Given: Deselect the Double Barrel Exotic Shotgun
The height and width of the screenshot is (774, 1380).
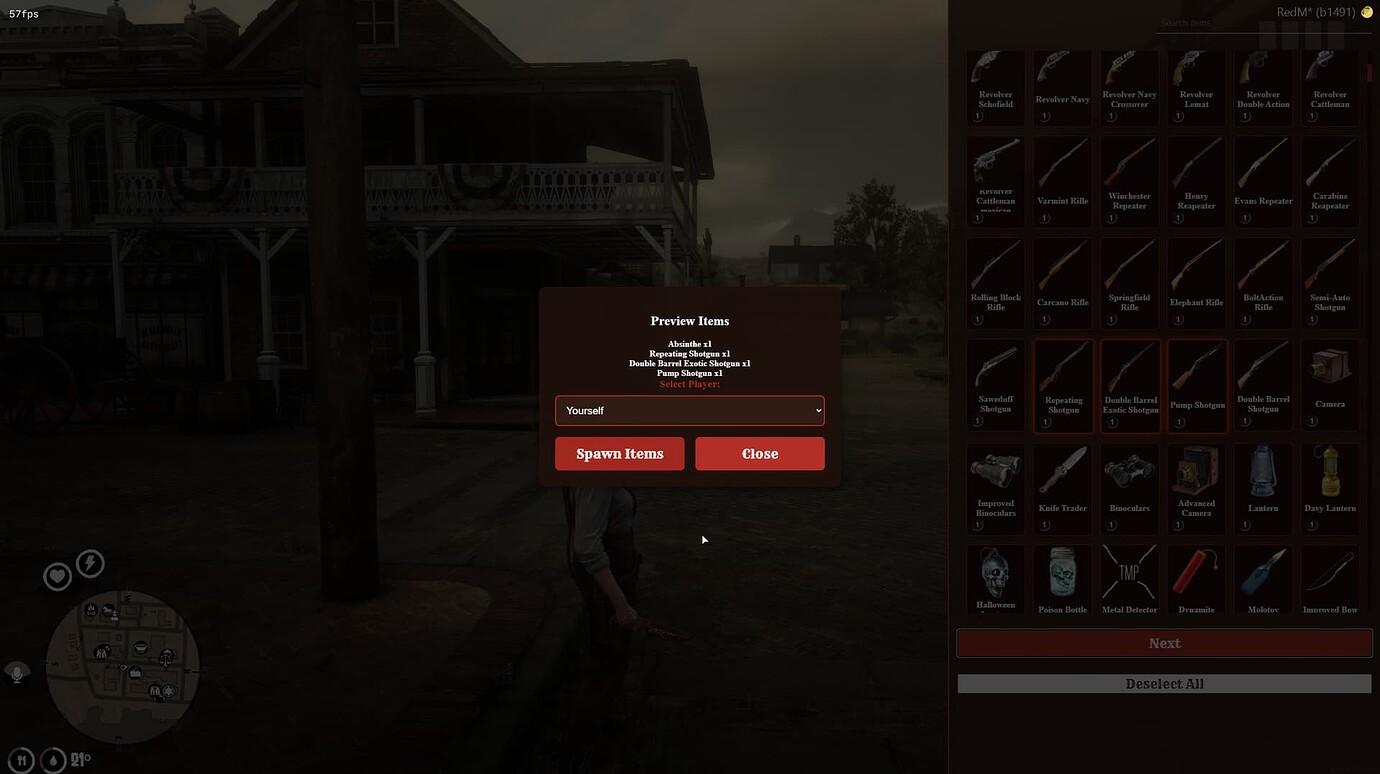Looking at the screenshot, I should coord(1129,380).
